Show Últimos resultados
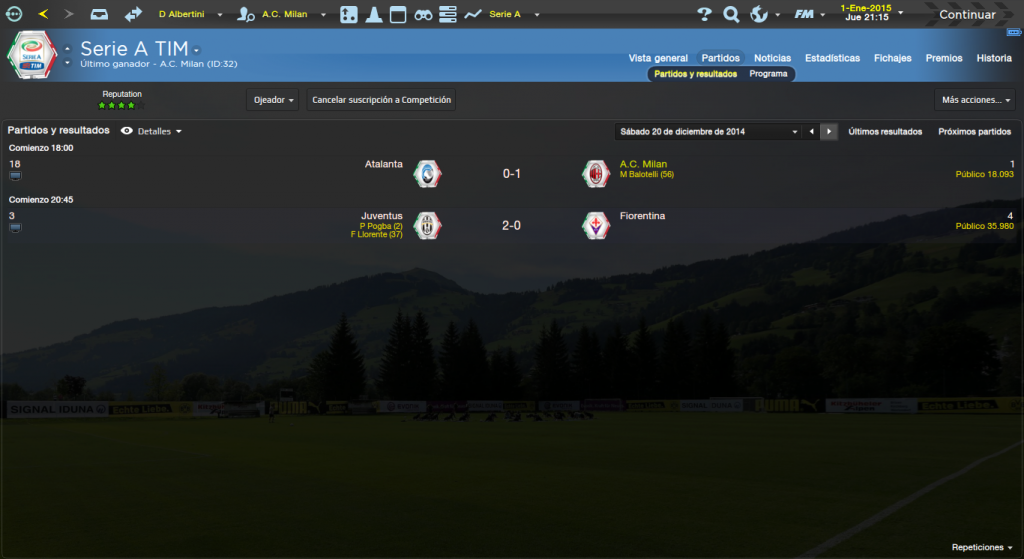1024x559 pixels. [885, 131]
